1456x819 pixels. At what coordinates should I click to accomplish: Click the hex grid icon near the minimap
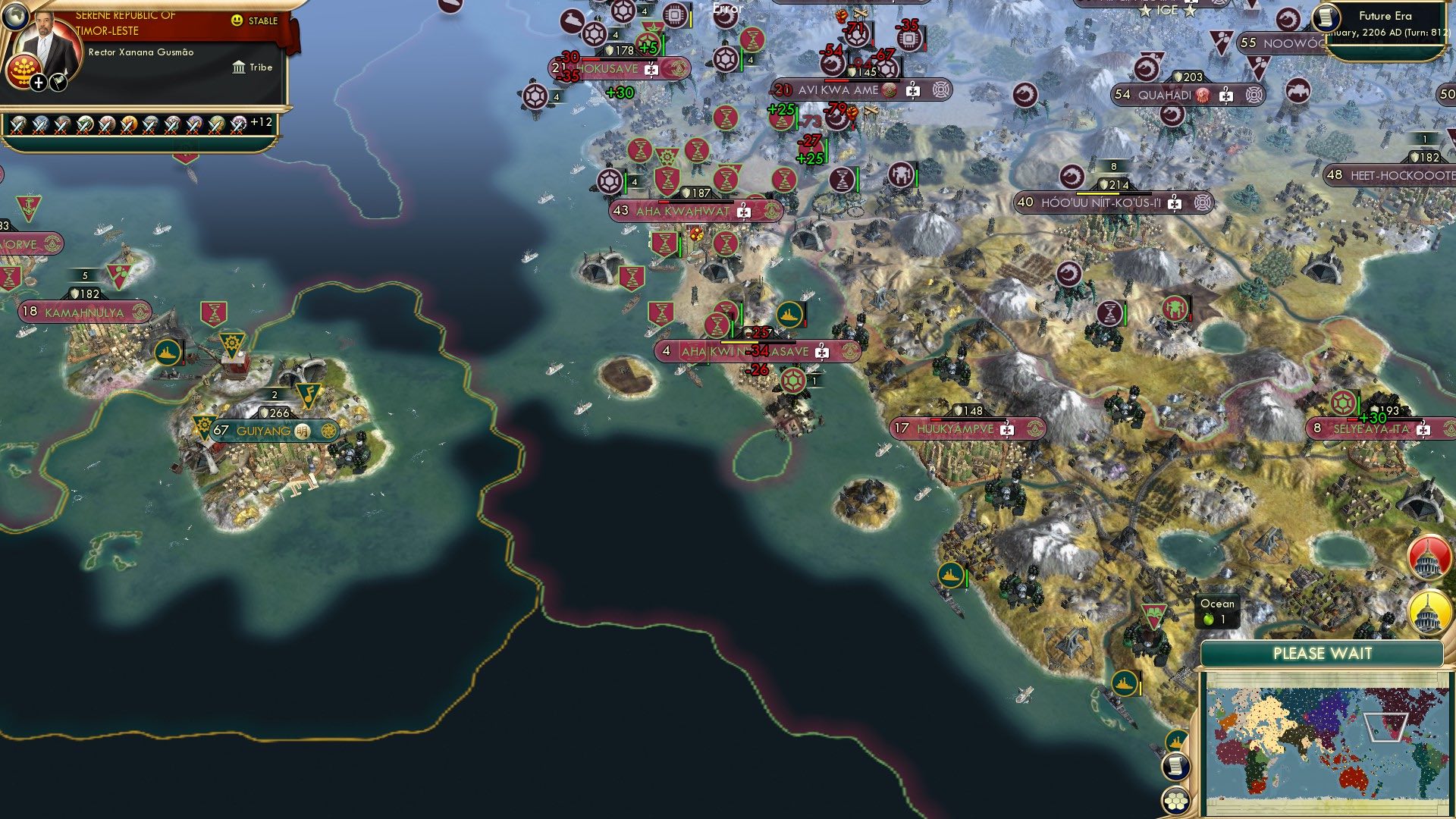point(1176,801)
